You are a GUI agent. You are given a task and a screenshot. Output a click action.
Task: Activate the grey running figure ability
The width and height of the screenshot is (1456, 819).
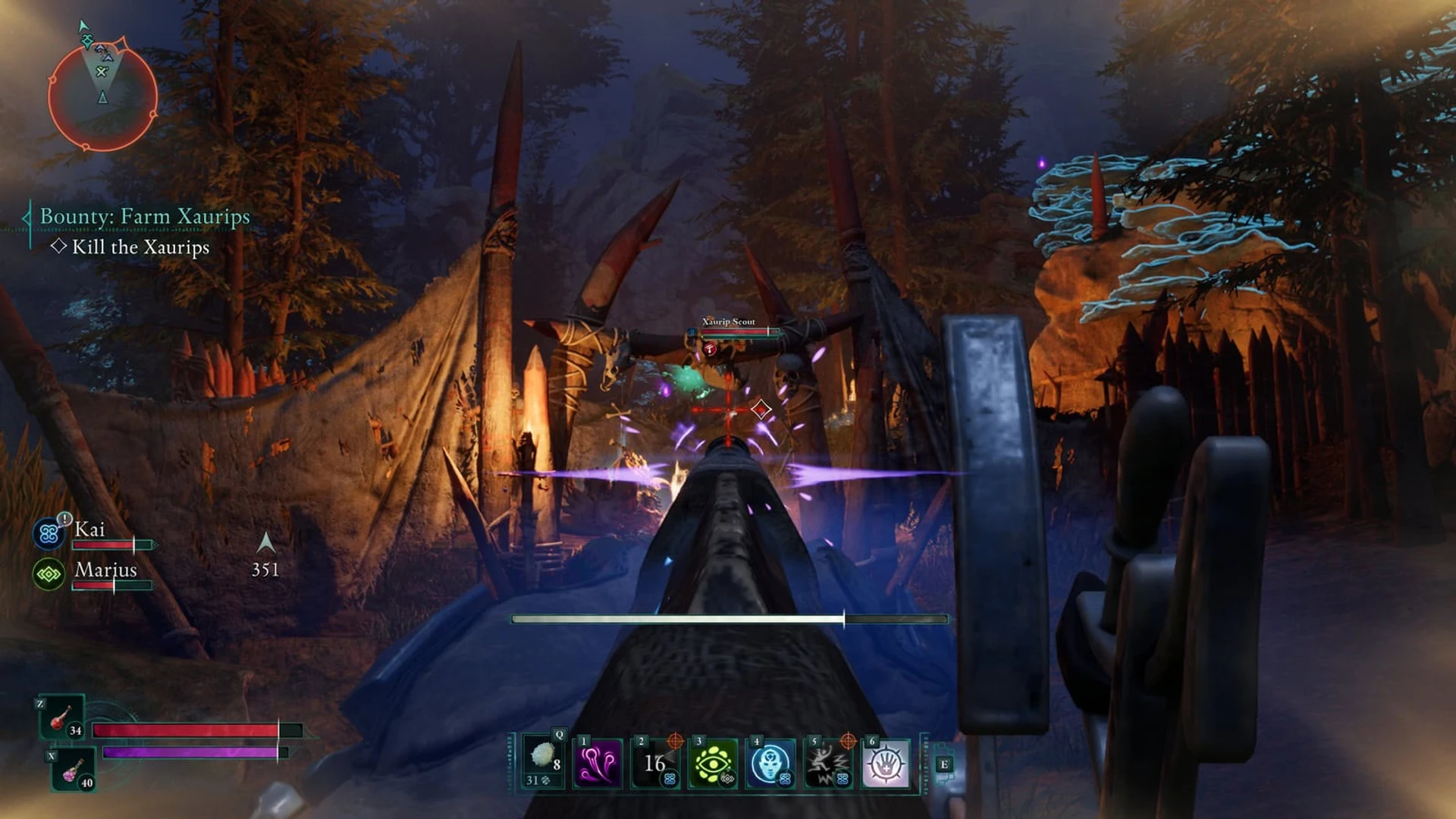pyautogui.click(x=828, y=763)
